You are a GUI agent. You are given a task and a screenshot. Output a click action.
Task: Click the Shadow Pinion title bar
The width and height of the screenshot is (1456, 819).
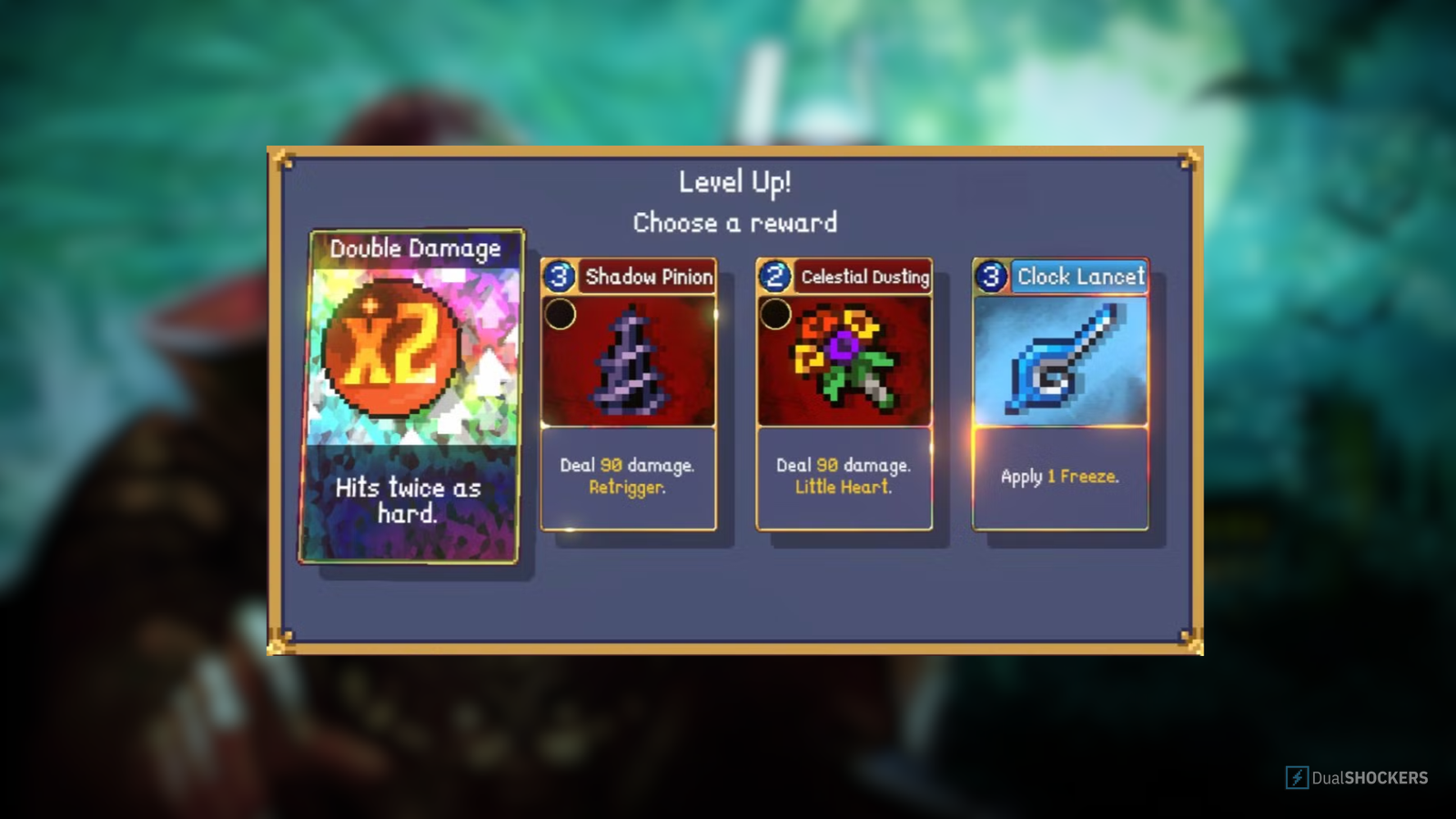pyautogui.click(x=651, y=278)
